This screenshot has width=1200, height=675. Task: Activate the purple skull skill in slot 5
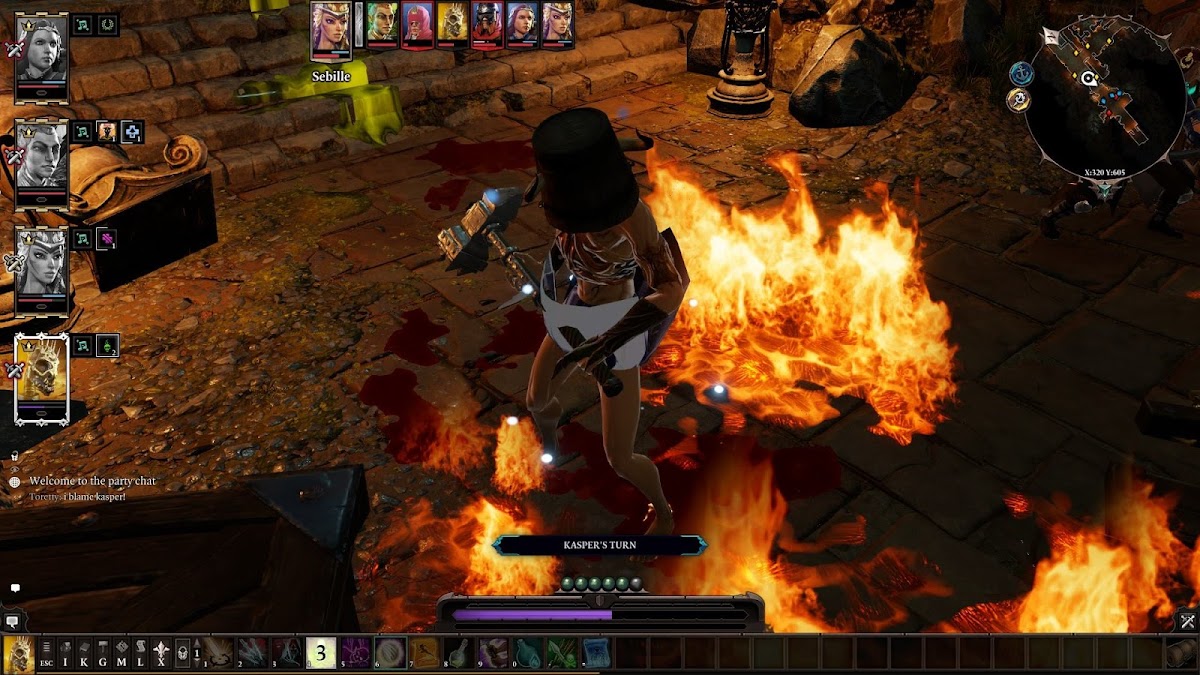tap(356, 652)
